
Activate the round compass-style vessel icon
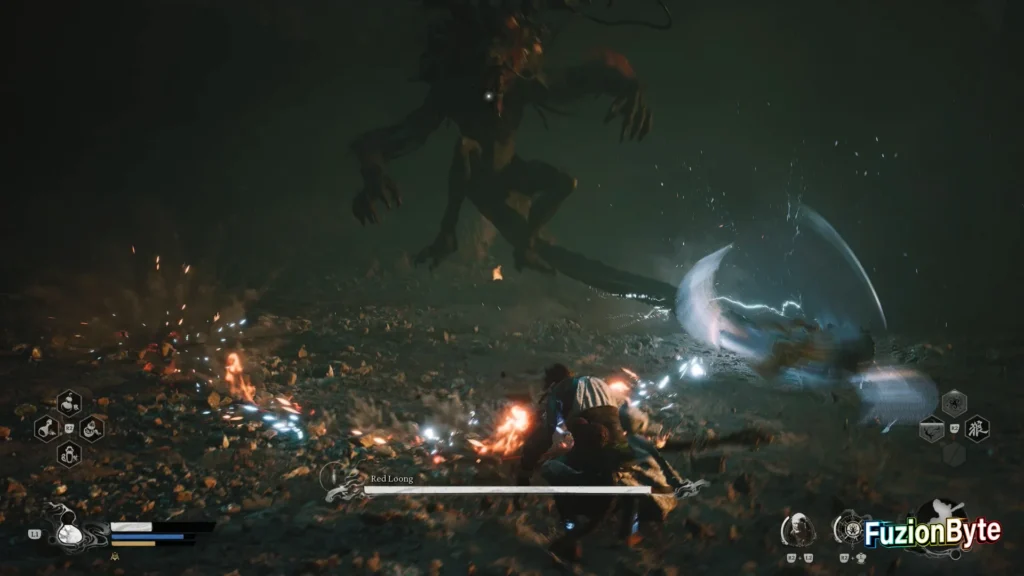click(850, 527)
